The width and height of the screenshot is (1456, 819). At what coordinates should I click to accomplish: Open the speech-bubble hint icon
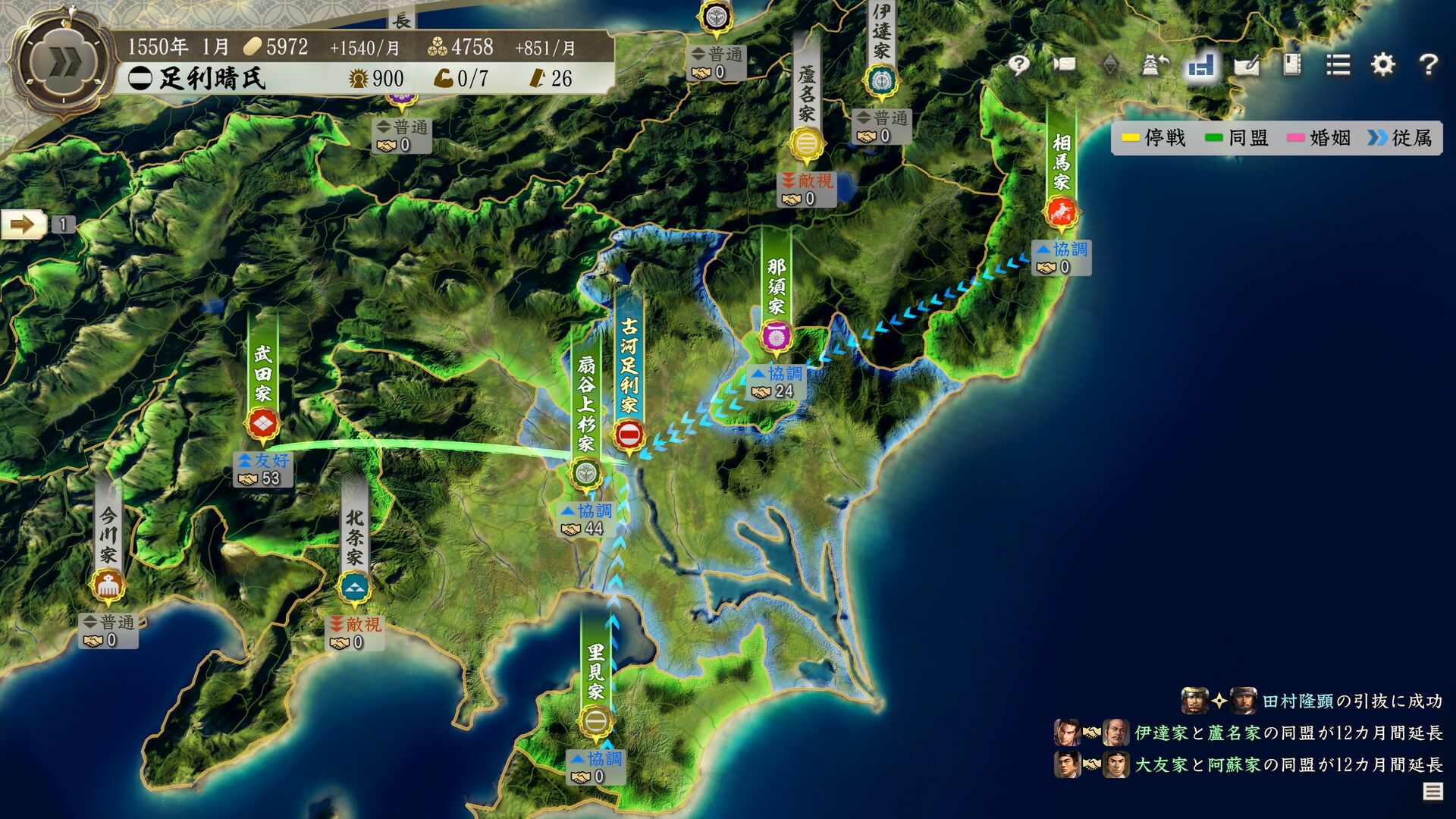(x=1018, y=64)
